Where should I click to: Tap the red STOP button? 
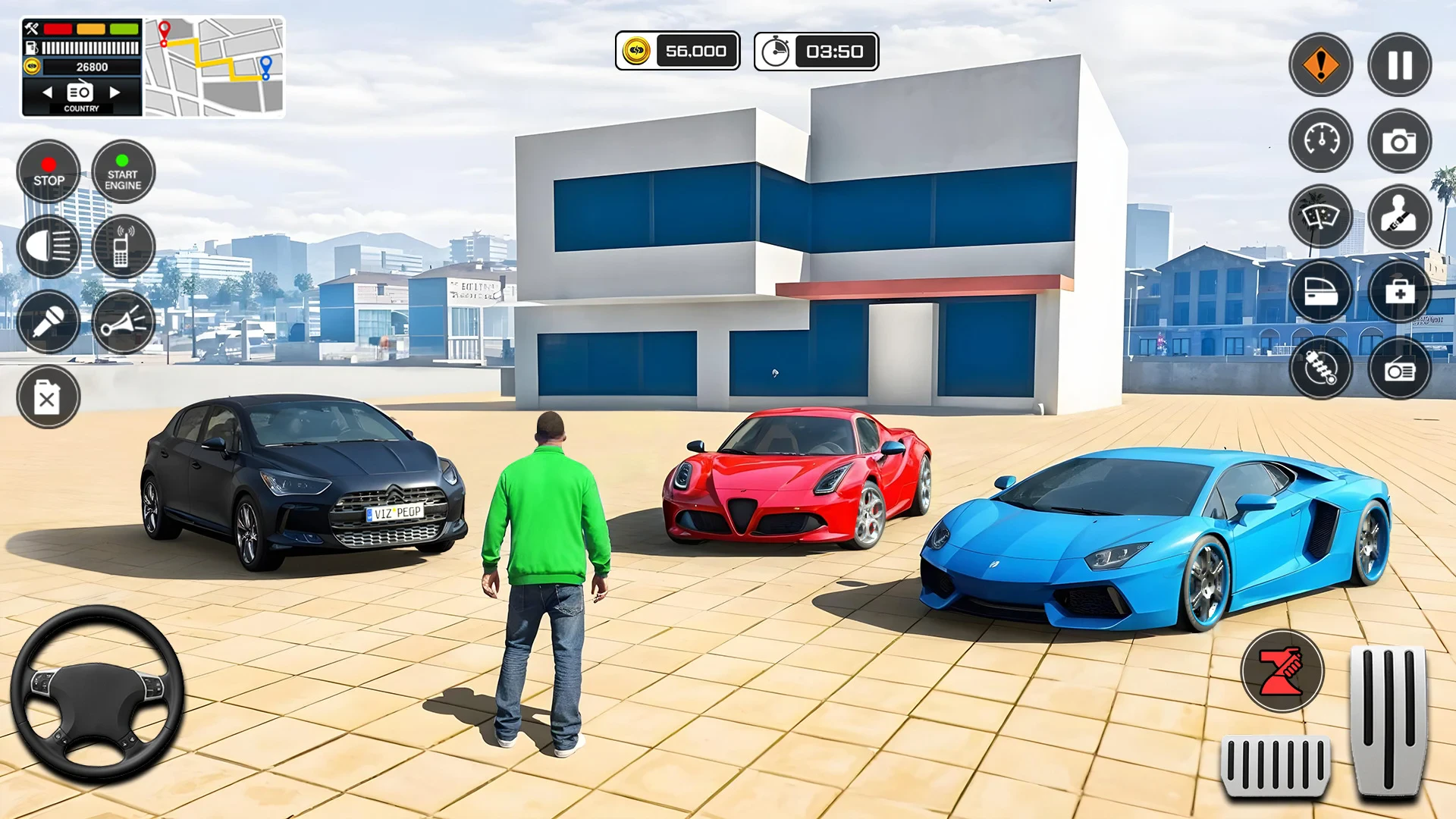(49, 172)
